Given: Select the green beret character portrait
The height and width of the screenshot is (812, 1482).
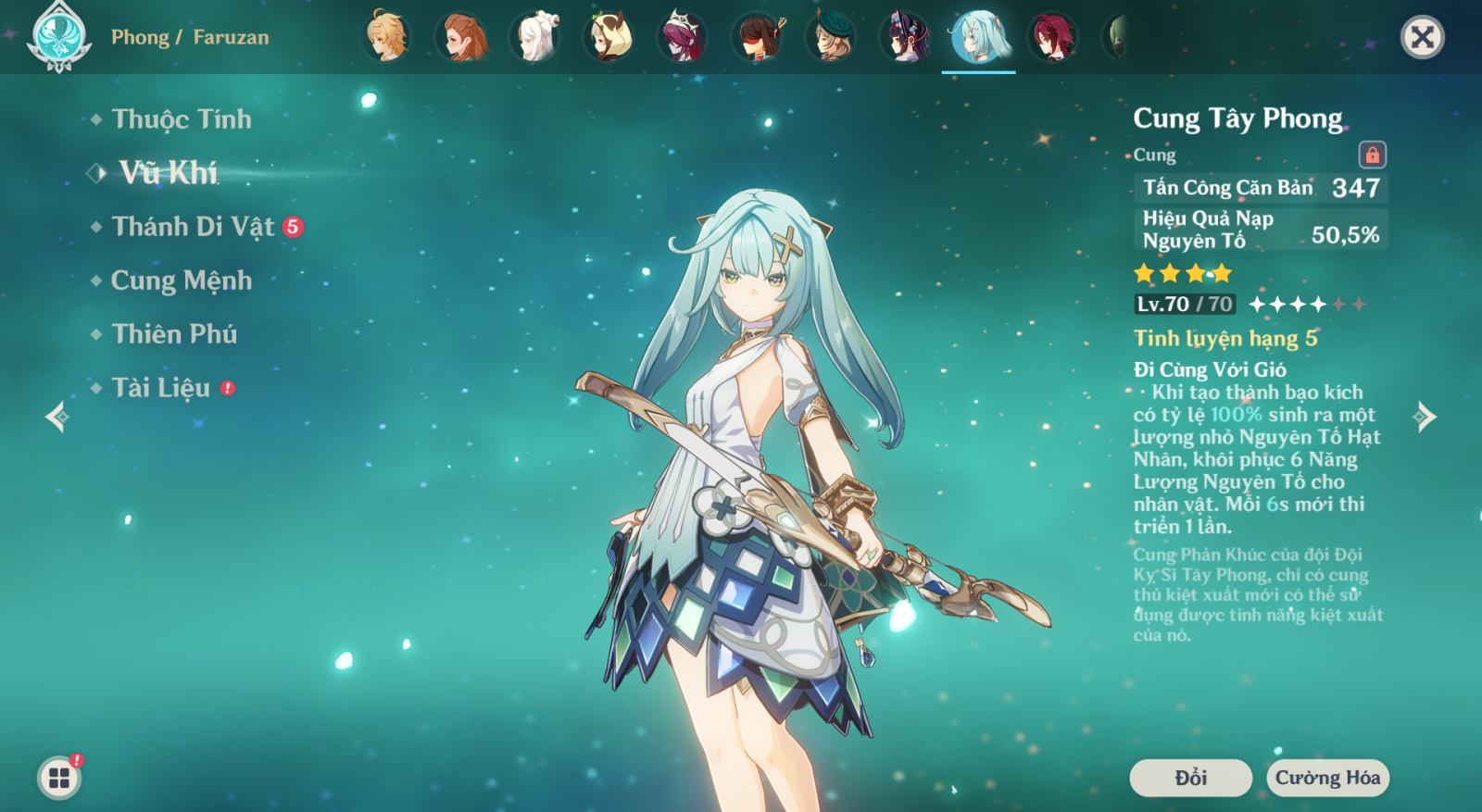Looking at the screenshot, I should tap(831, 37).
